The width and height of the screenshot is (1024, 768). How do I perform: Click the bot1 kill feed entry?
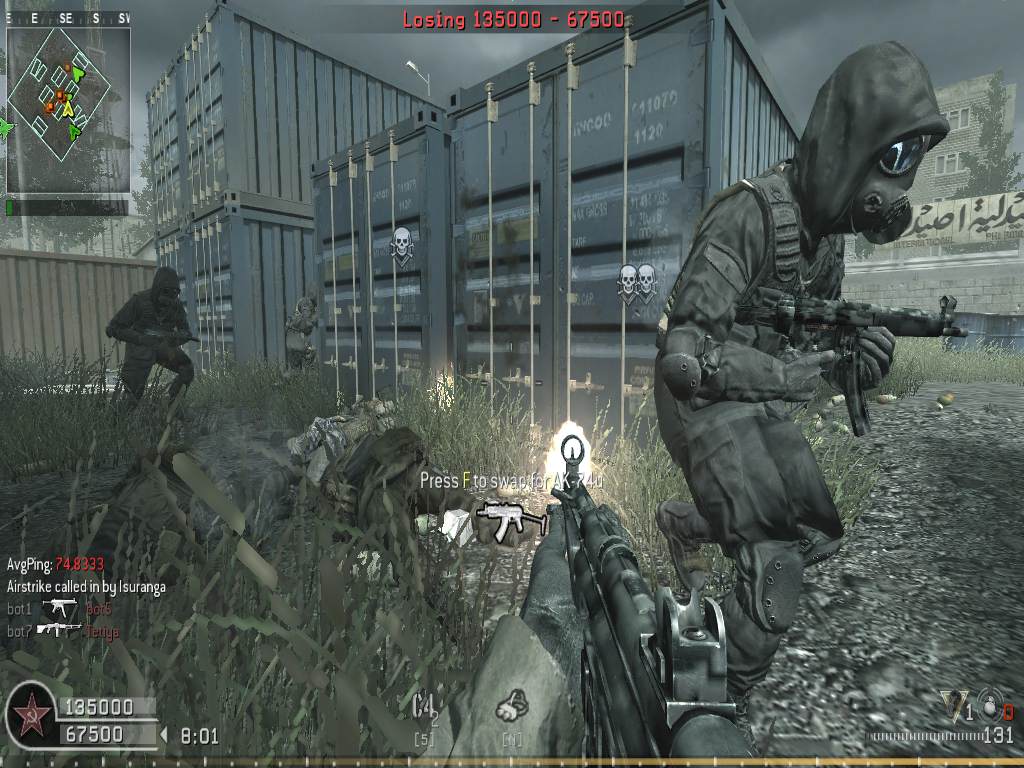58,608
